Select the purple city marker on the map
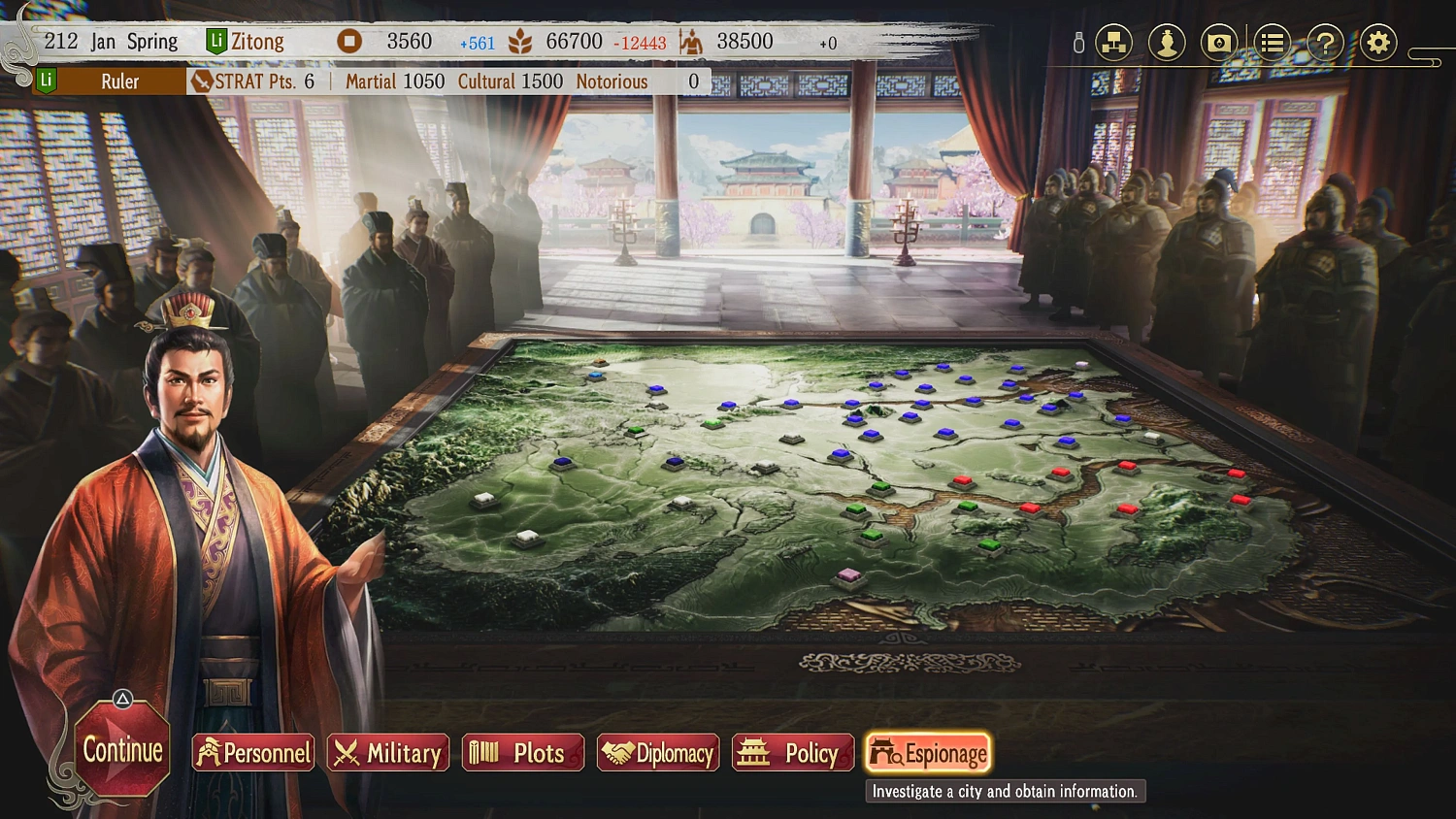This screenshot has width=1456, height=819. coord(847,575)
